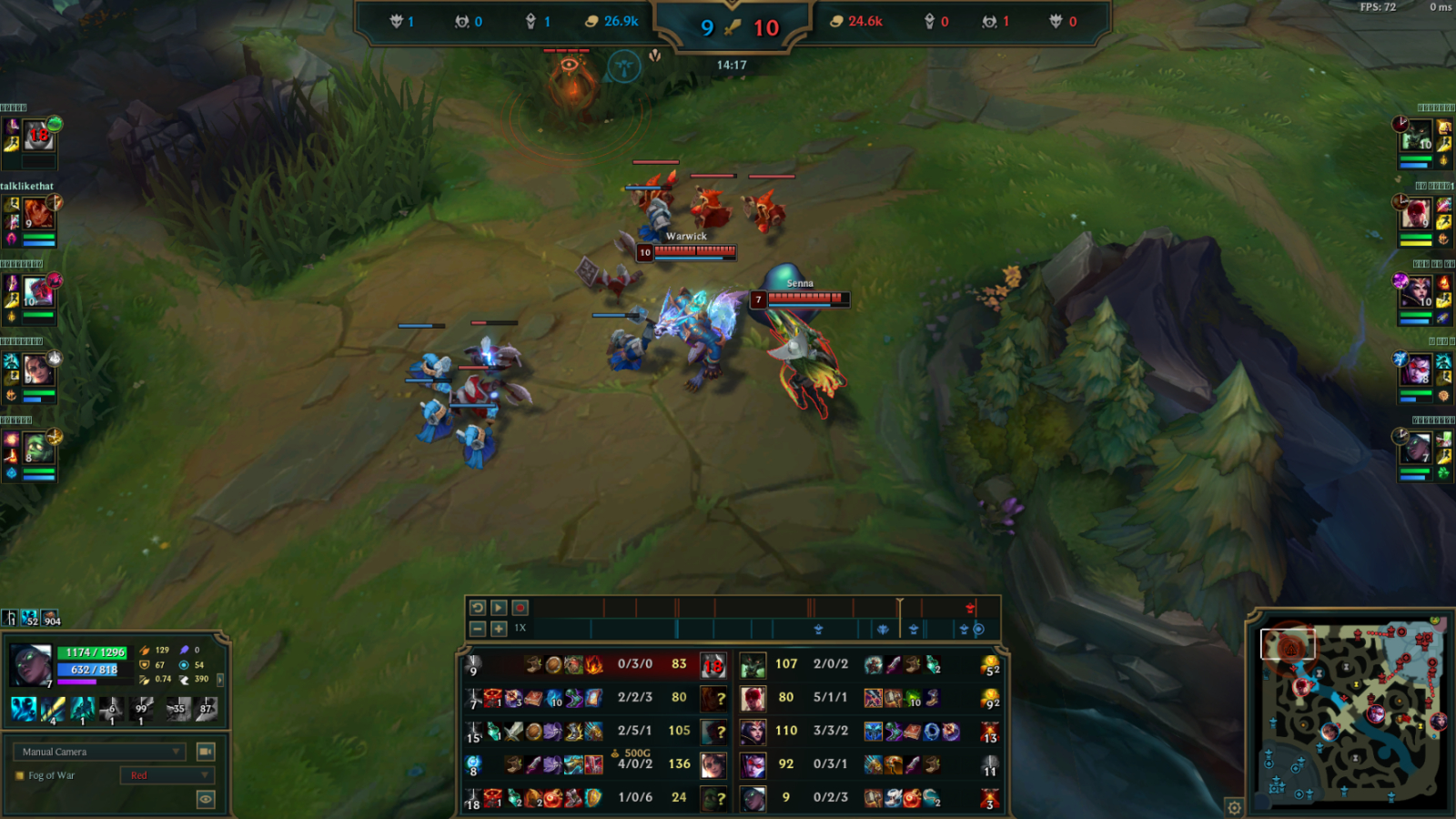This screenshot has height=819, width=1456.
Task: Toggle the Fog of War checkbox
Action: 20,776
